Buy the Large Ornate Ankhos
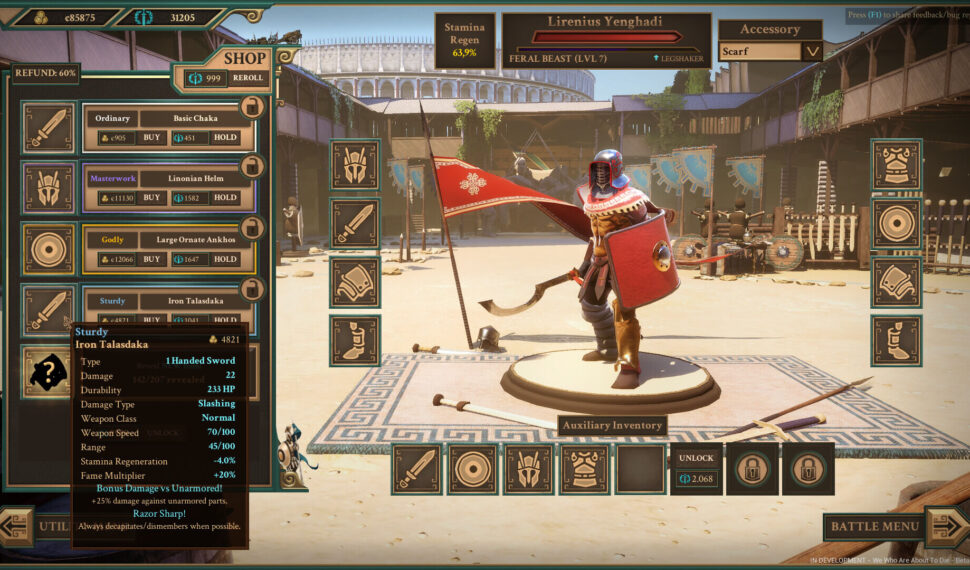 click(x=152, y=259)
